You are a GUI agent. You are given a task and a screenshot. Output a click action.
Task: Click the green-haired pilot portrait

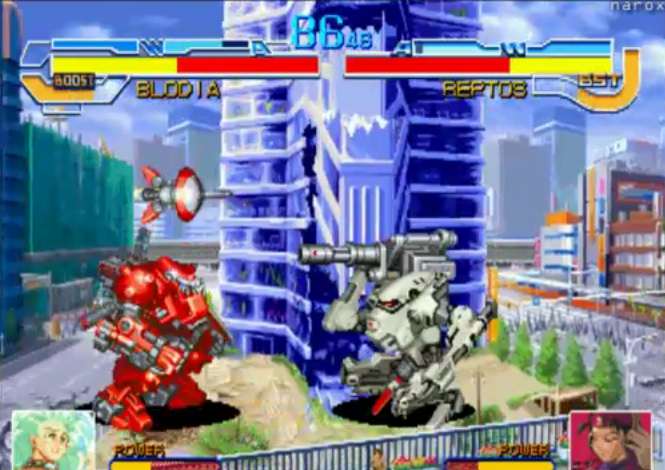52,440
